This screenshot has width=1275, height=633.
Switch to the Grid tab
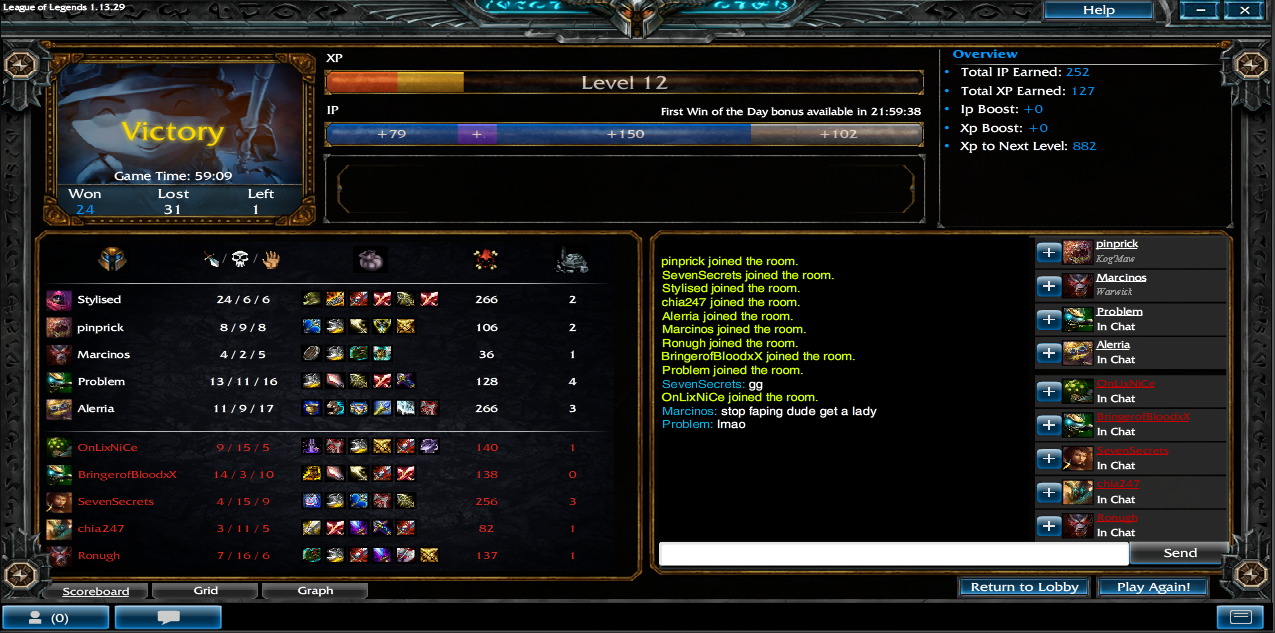point(206,591)
